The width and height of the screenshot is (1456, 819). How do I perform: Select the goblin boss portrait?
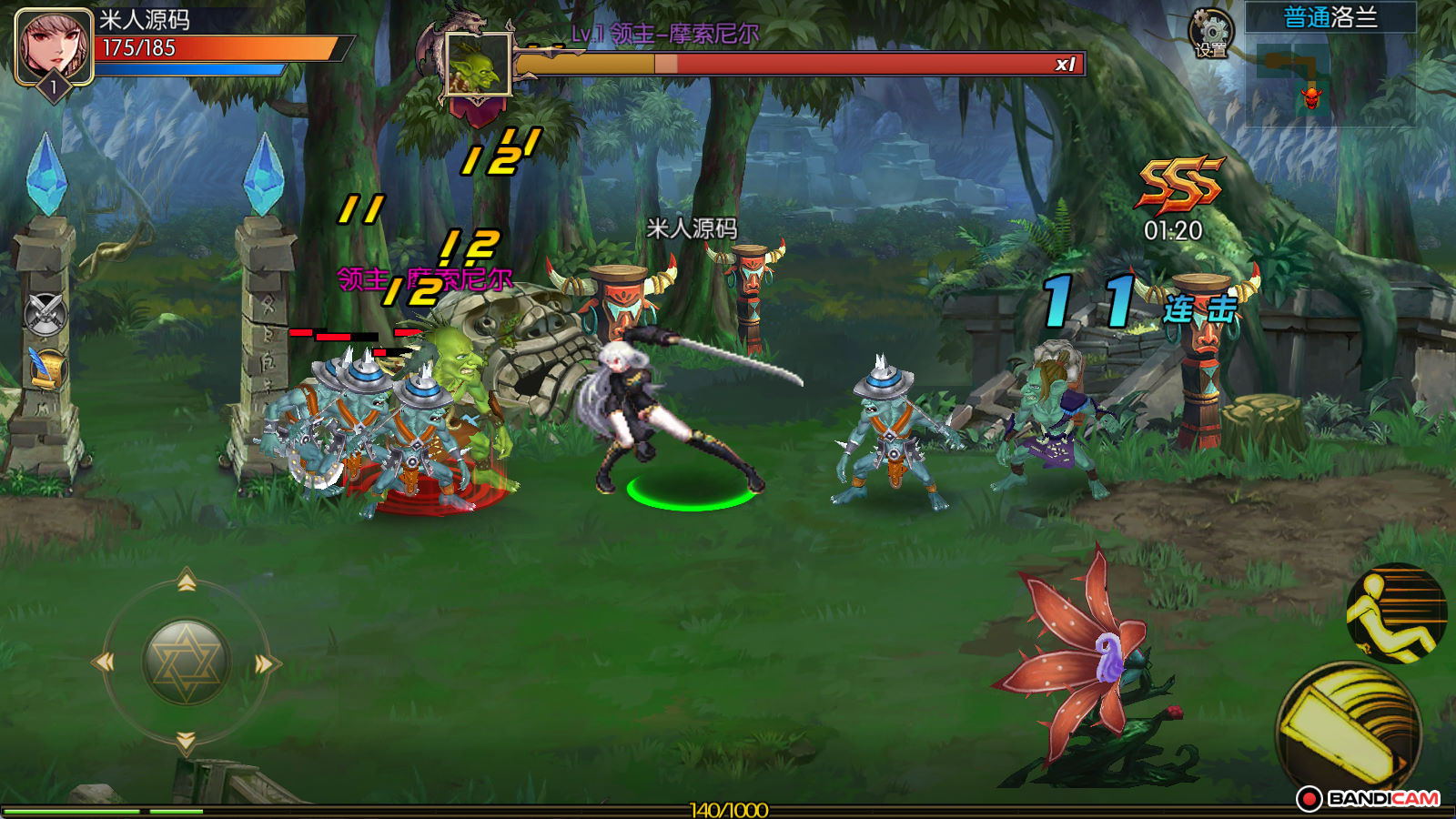point(478,65)
